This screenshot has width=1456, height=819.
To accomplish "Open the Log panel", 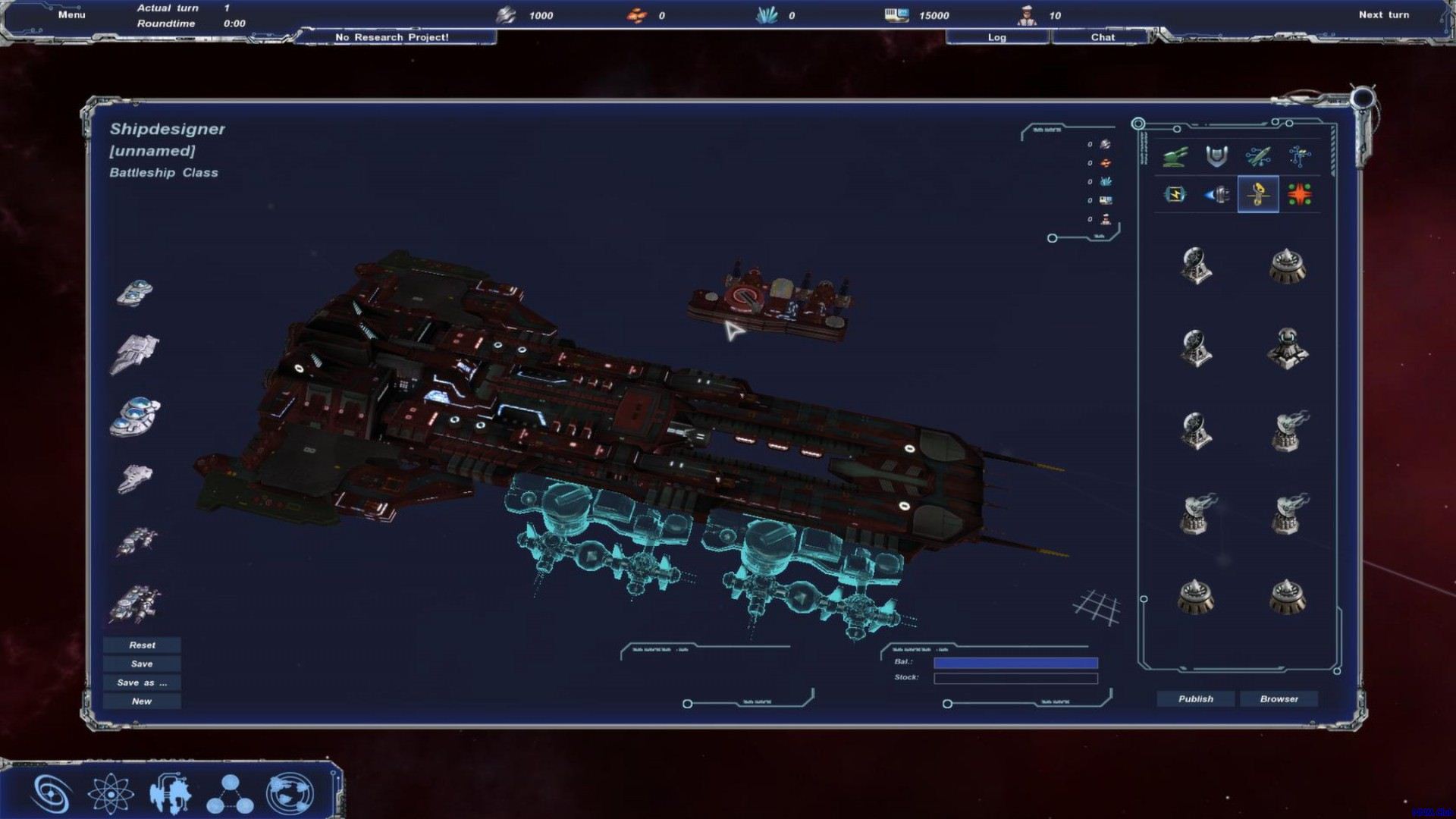I will pyautogui.click(x=996, y=37).
